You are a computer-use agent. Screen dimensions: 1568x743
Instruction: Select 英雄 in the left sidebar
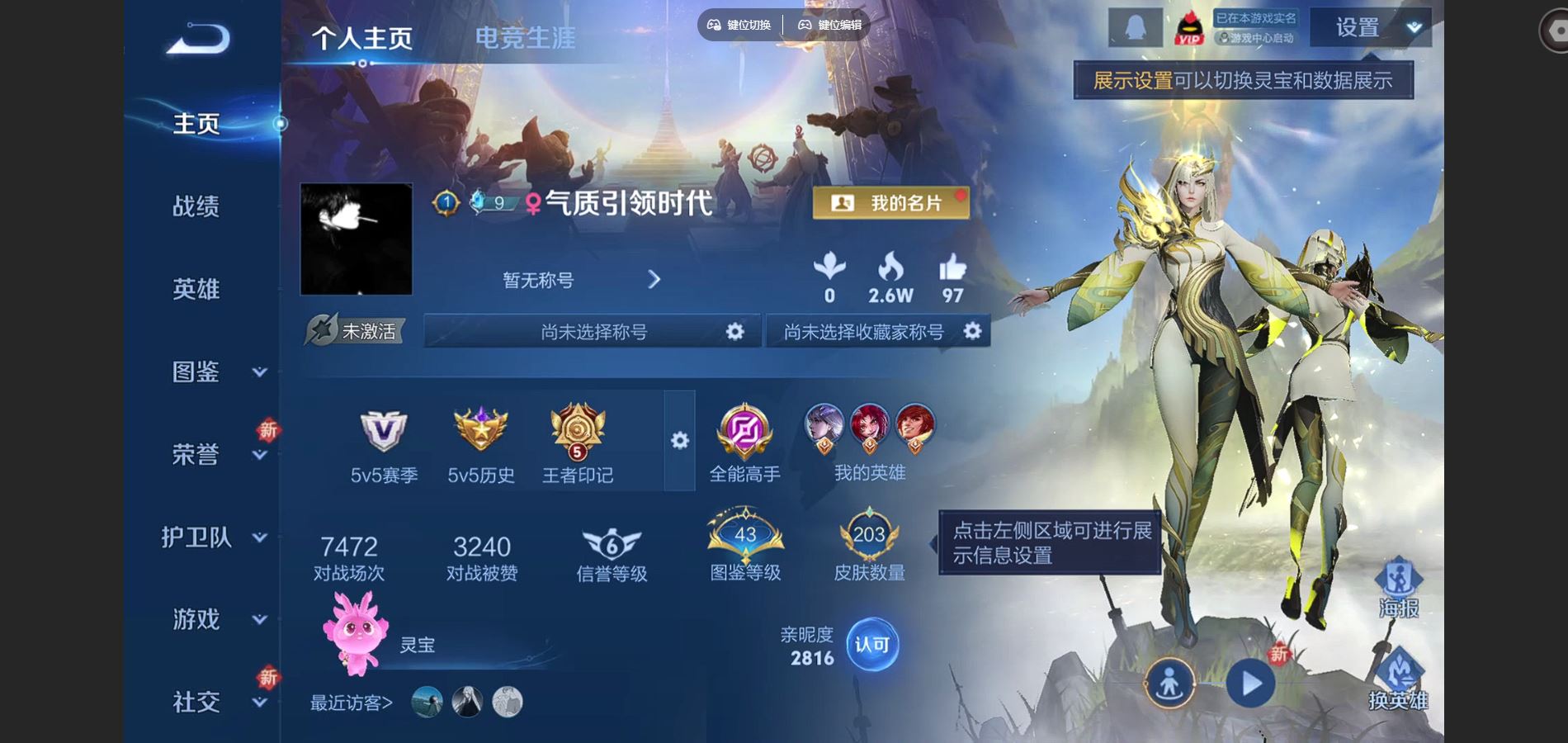(x=196, y=289)
